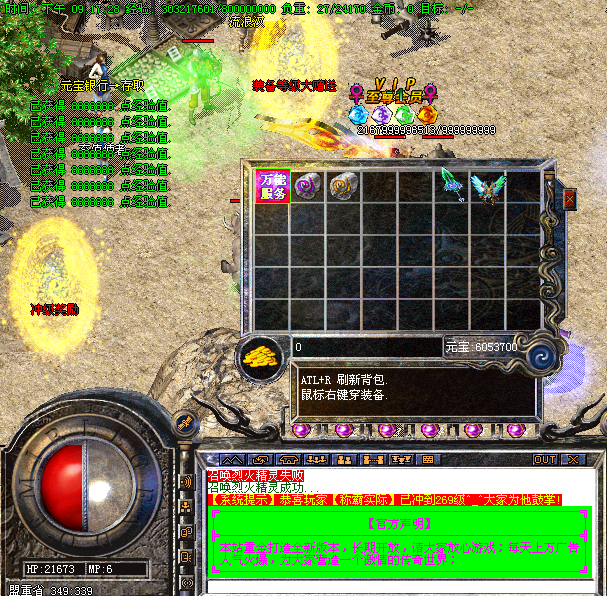Select the orange spiral stone item
607x596 pixels.
343,186
